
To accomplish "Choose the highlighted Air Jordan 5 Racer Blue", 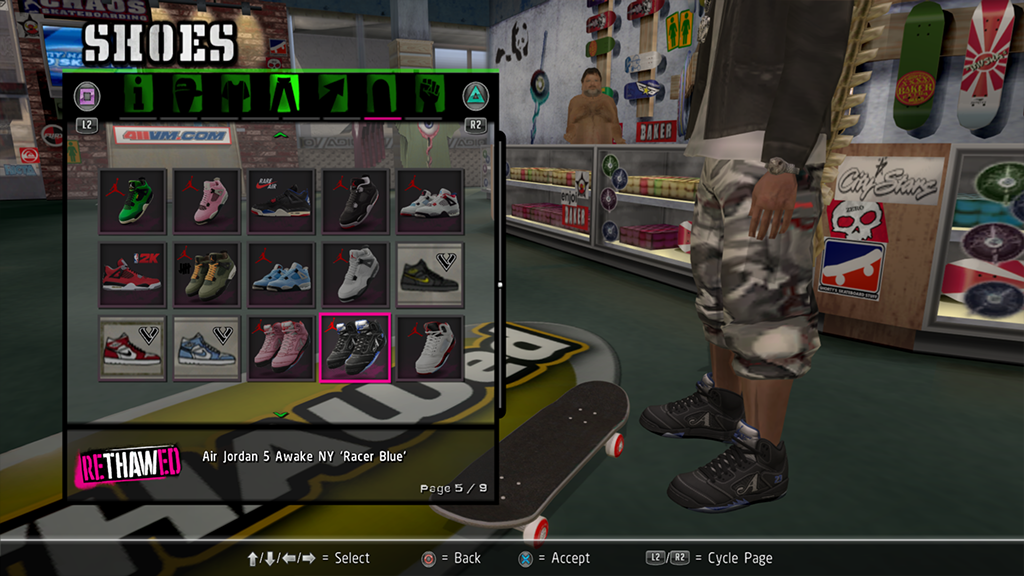I will coord(355,348).
